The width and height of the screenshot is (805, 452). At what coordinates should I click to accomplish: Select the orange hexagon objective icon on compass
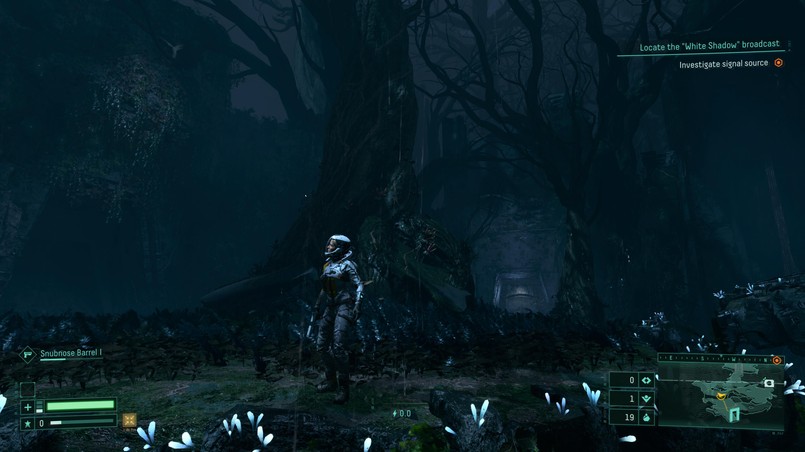click(x=777, y=360)
